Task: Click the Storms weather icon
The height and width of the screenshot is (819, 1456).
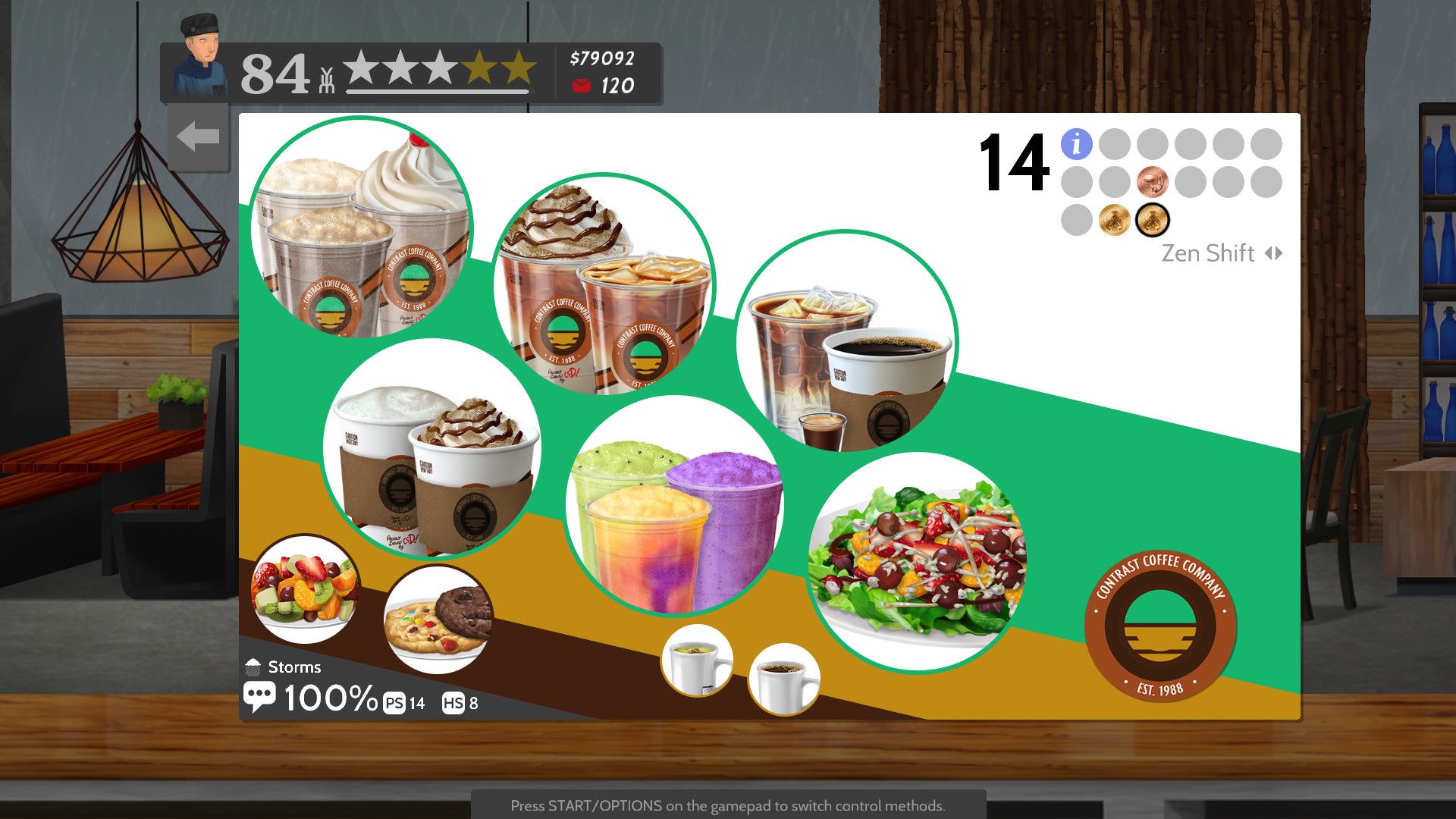Action: 254,665
